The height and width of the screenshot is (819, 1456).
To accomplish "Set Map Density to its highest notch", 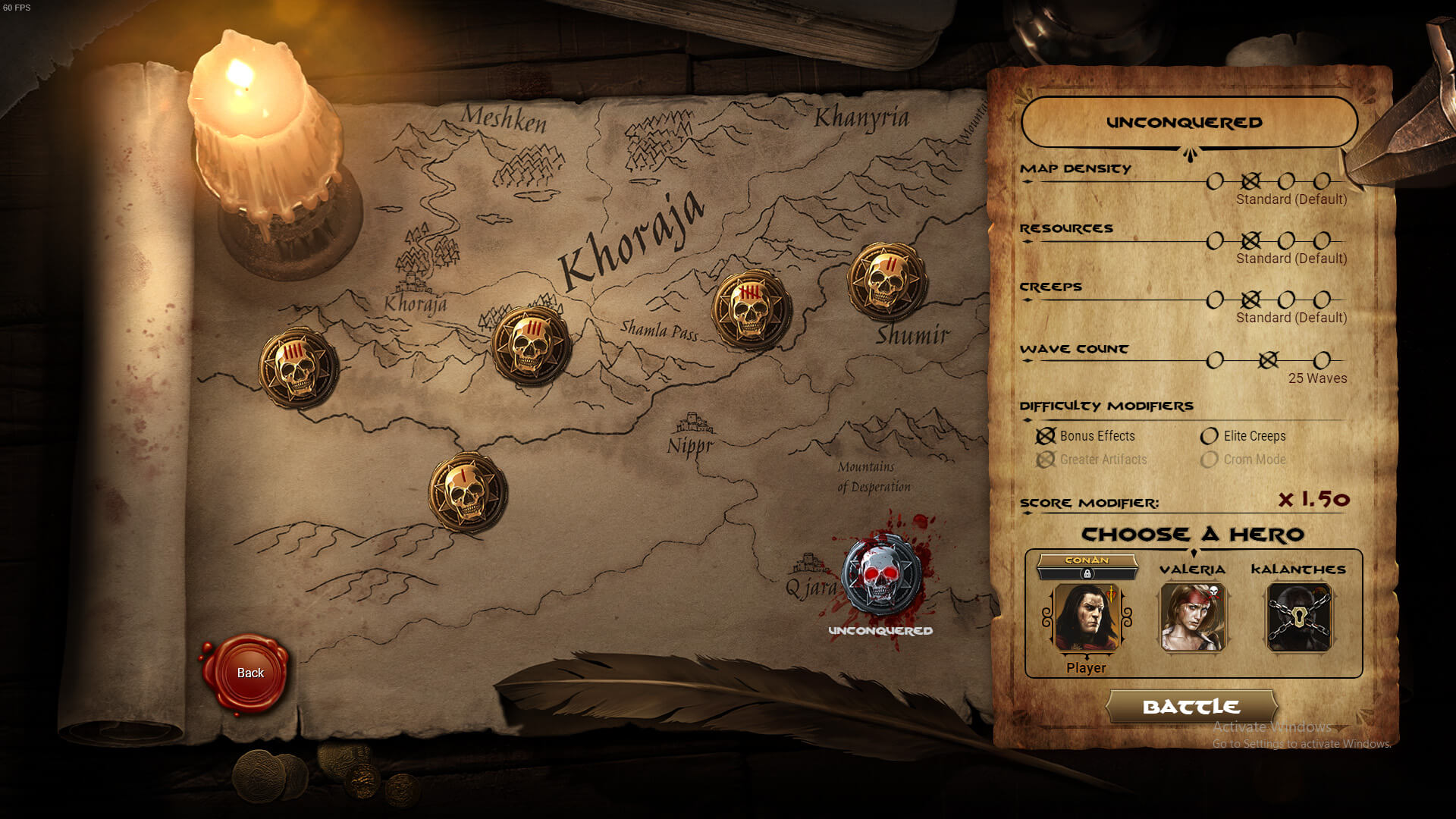I will 1323,181.
